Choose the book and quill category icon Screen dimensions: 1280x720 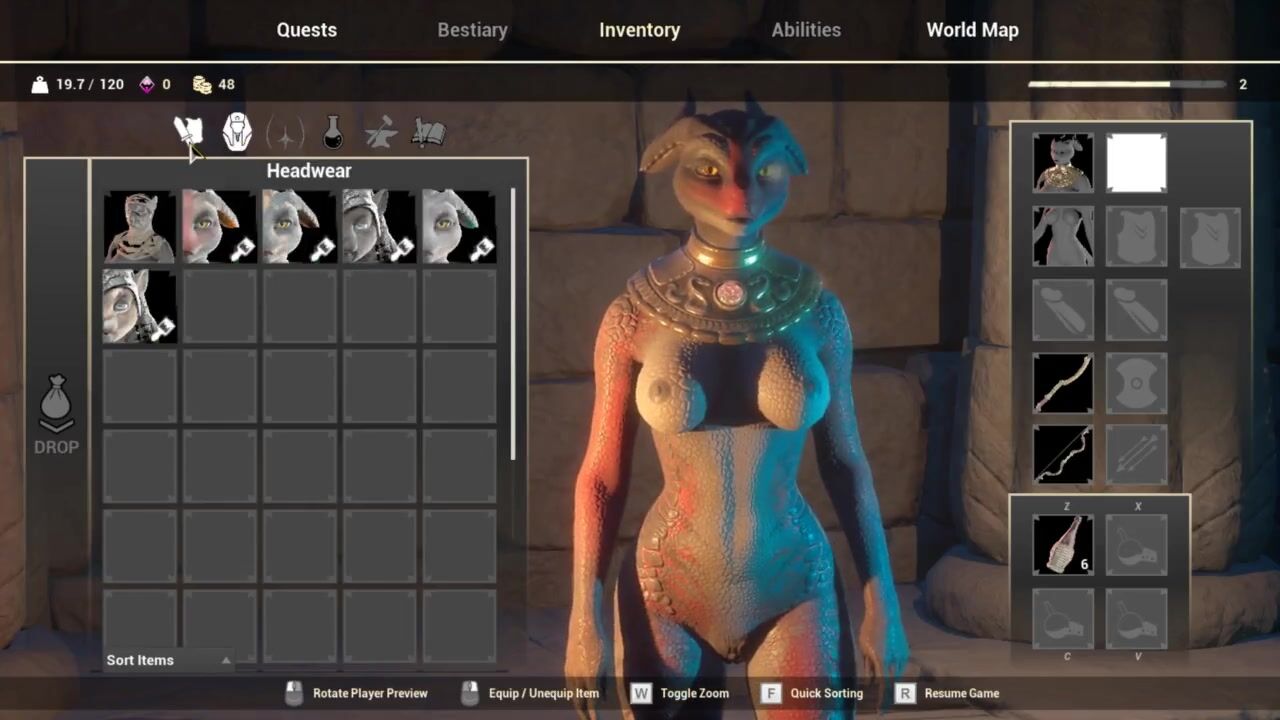click(428, 132)
